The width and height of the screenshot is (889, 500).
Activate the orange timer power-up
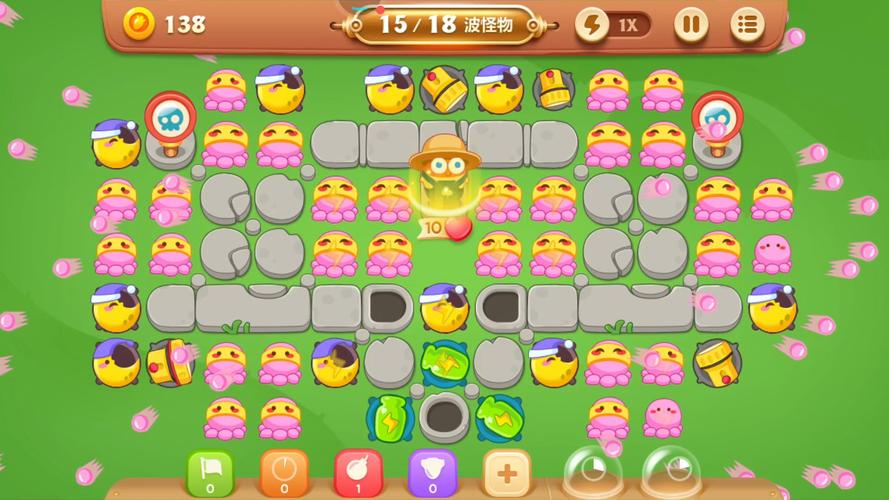pos(284,472)
